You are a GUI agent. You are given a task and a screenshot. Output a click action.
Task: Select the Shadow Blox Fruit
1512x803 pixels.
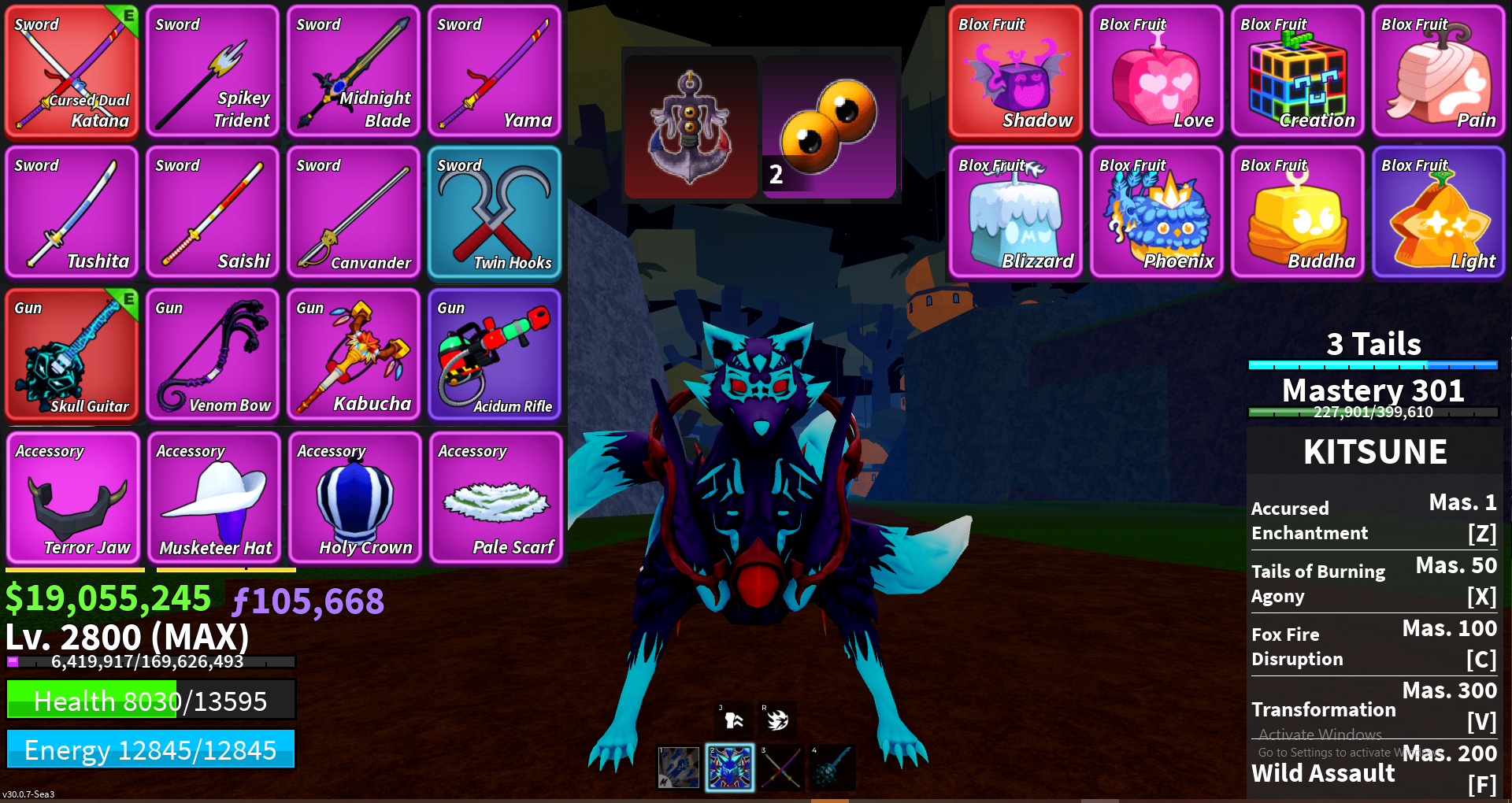1015,71
